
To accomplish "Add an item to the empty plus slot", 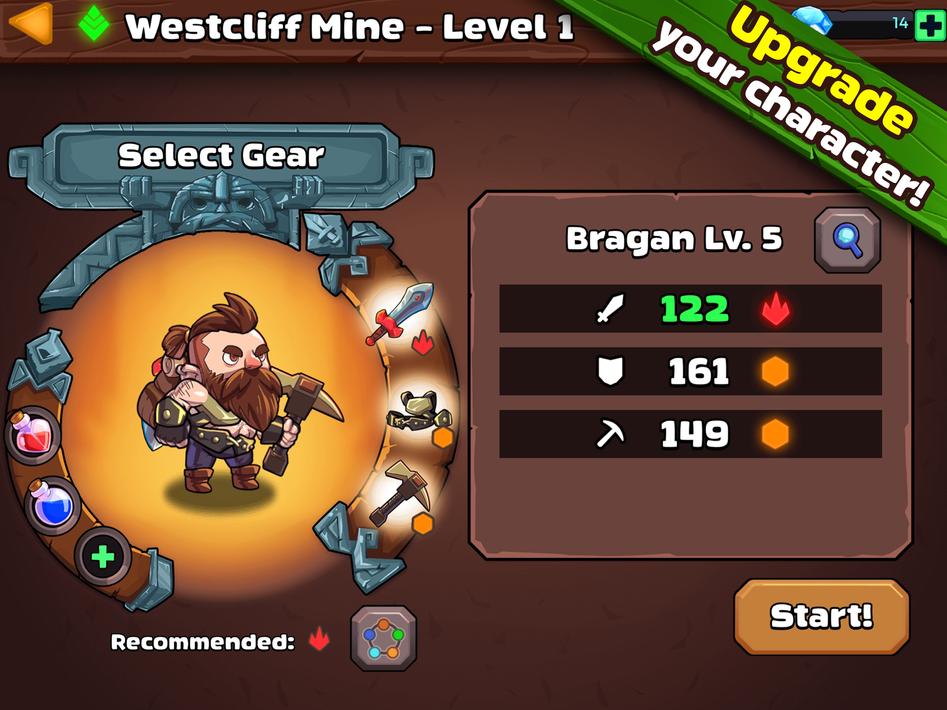I will click(x=103, y=557).
